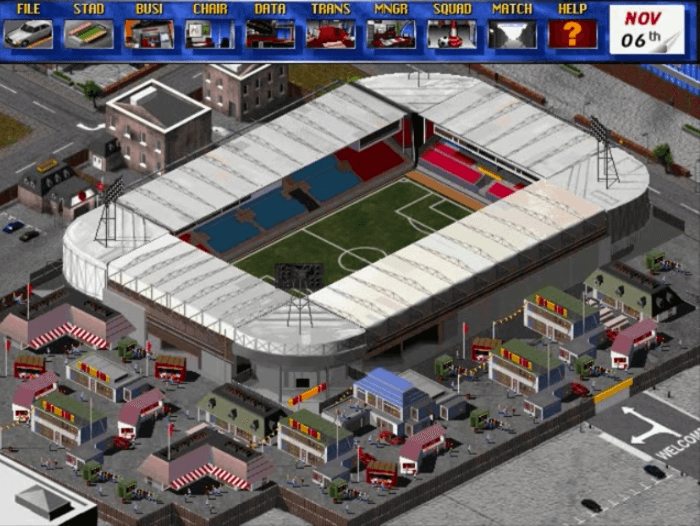Open the FILE menu
The height and width of the screenshot is (526, 700).
[x=28, y=28]
